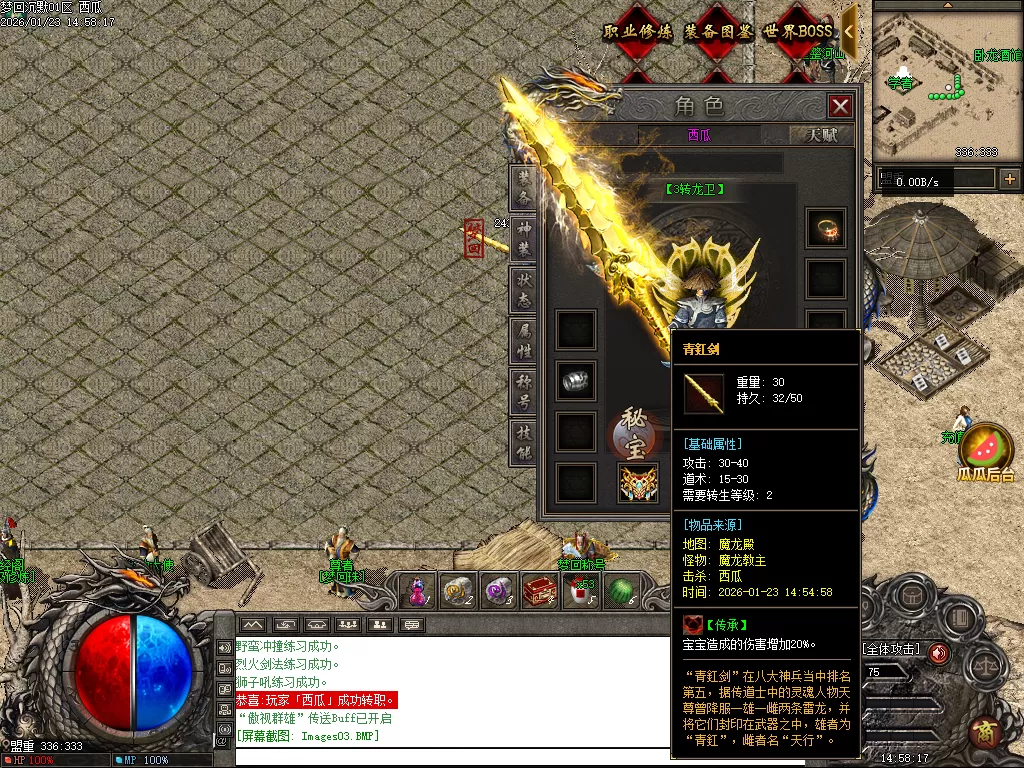The height and width of the screenshot is (768, 1024).
Task: Toggle the red sound speaker button
Action: 939,653
